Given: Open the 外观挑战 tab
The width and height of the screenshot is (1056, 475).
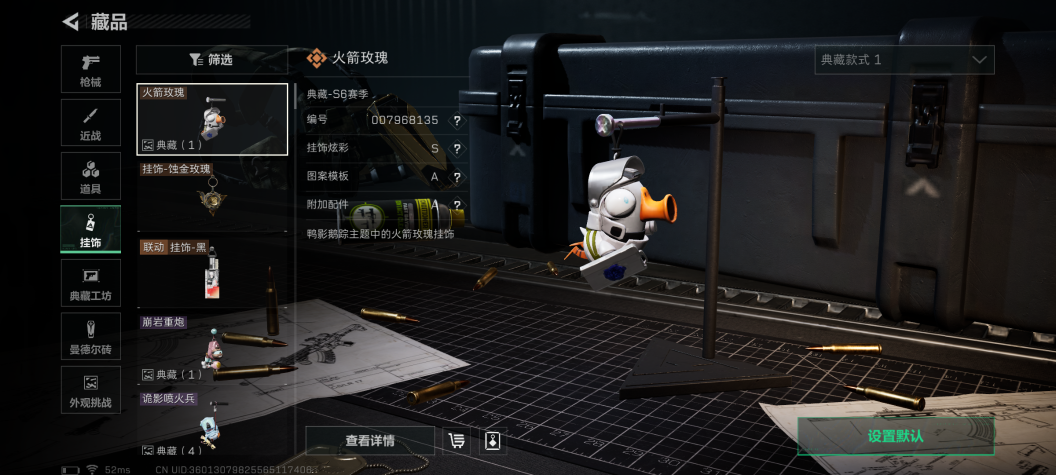Looking at the screenshot, I should click(90, 390).
